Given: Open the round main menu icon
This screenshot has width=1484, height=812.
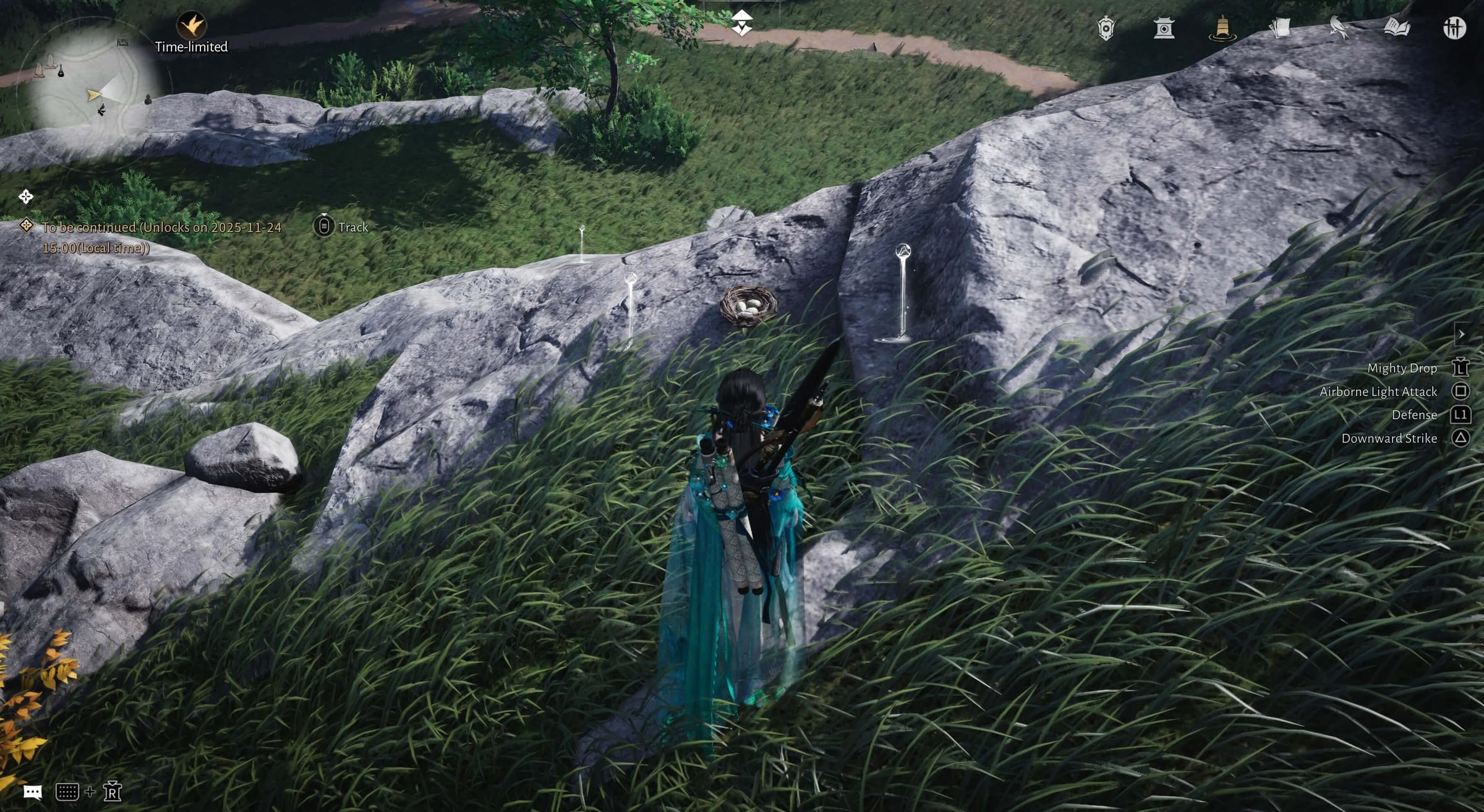Looking at the screenshot, I should 1454,28.
